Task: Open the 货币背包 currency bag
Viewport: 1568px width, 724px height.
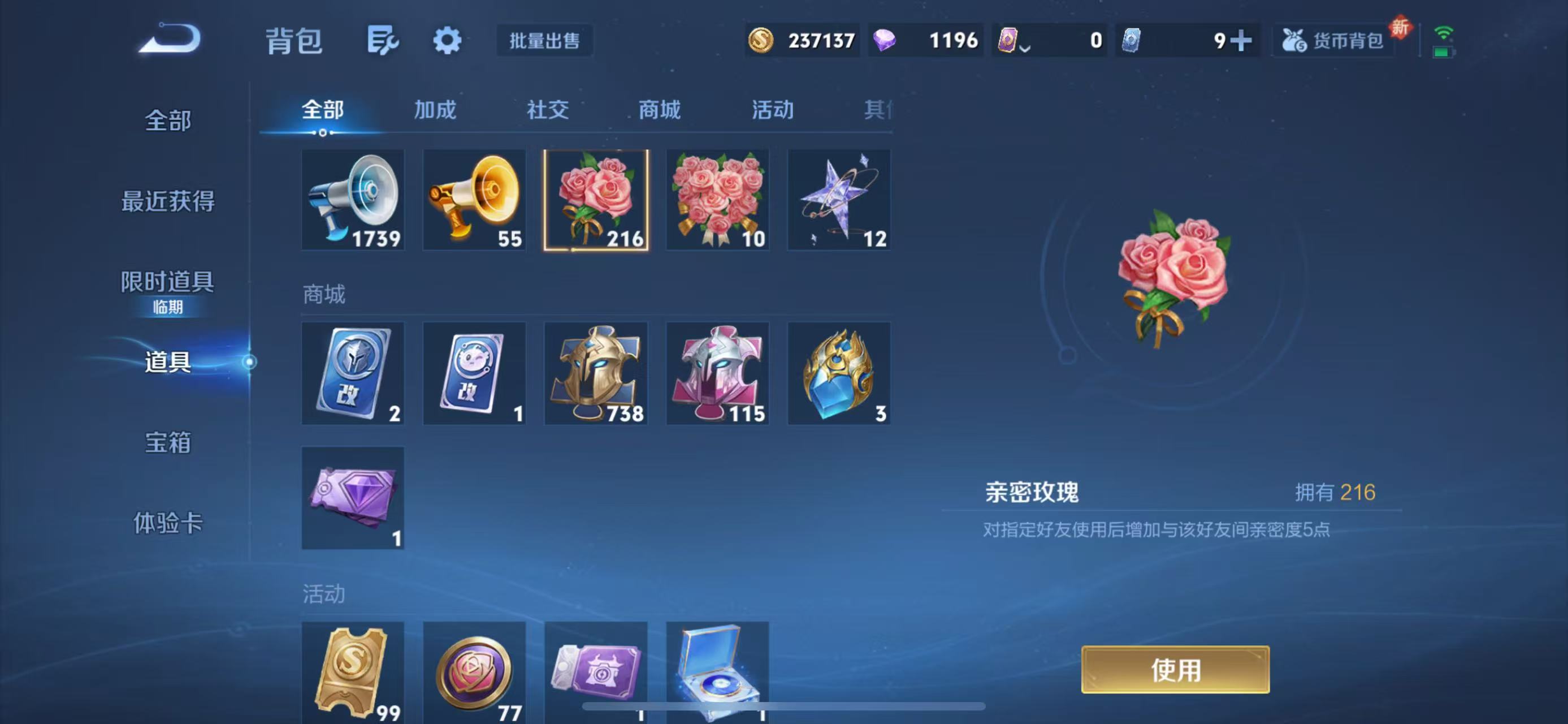Action: pyautogui.click(x=1332, y=41)
